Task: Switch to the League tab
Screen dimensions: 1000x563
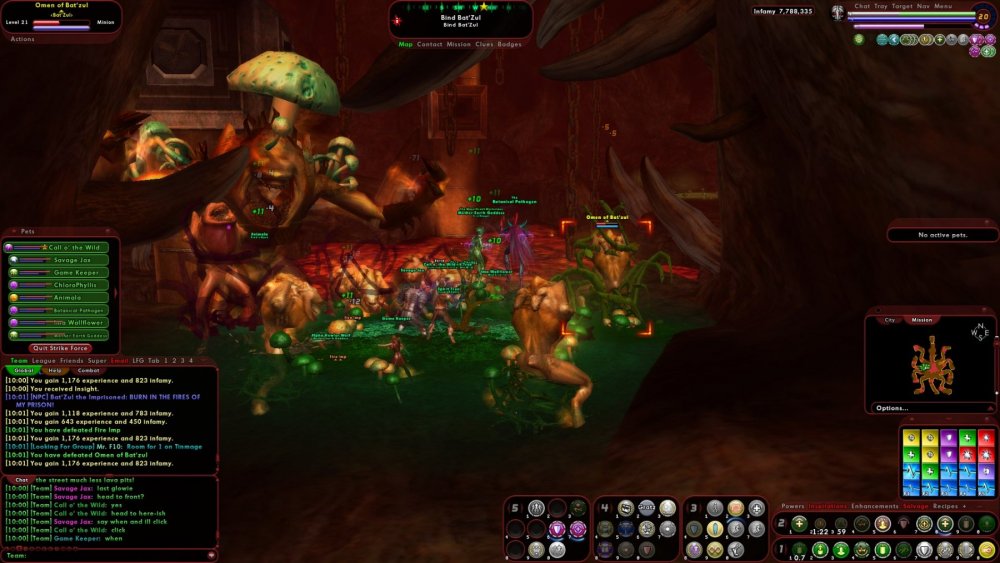Action: (43, 360)
